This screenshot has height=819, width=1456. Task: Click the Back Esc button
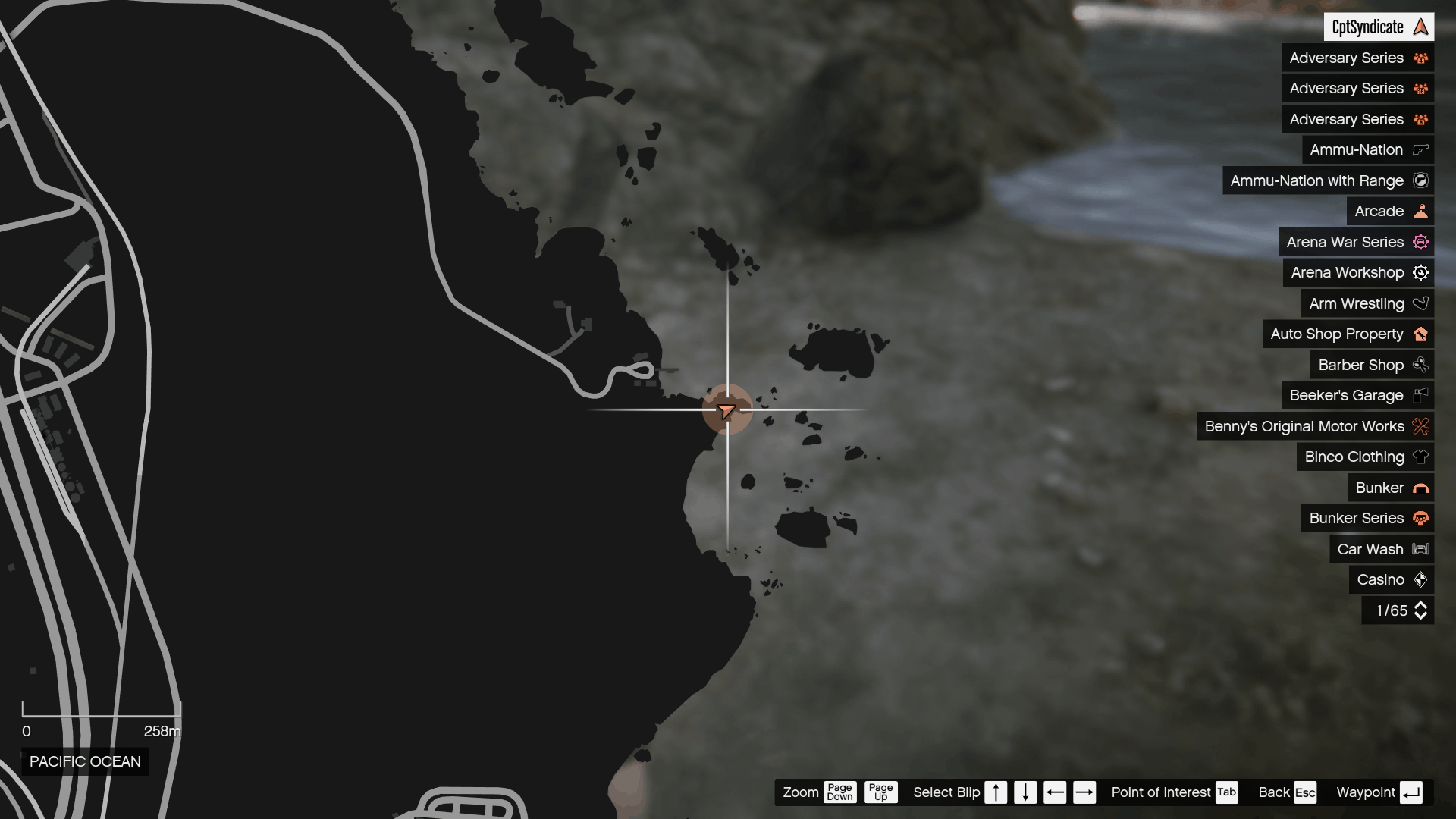(1287, 792)
